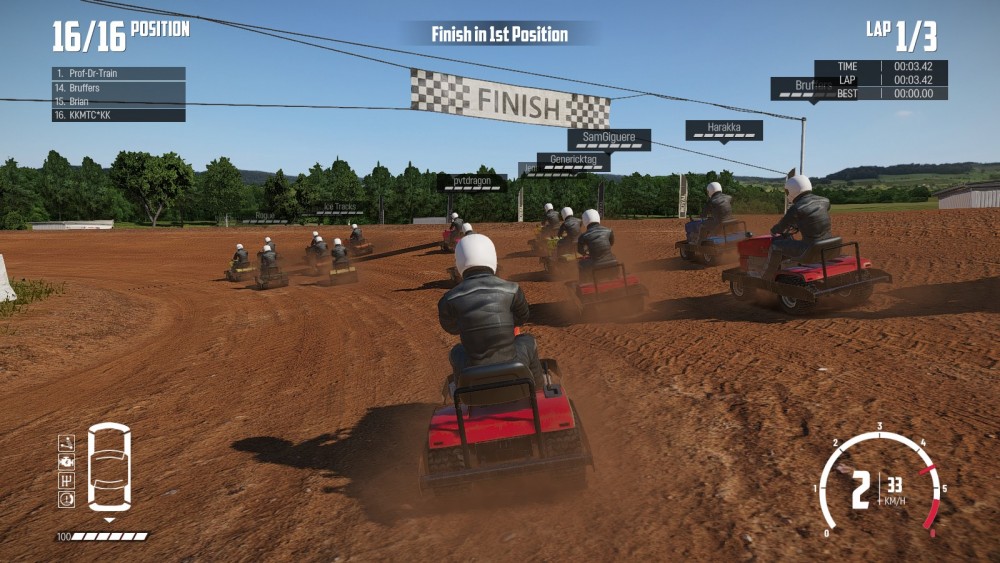The image size is (1000, 563).
Task: Click the Finish in 1st Position objective
Action: (x=499, y=34)
